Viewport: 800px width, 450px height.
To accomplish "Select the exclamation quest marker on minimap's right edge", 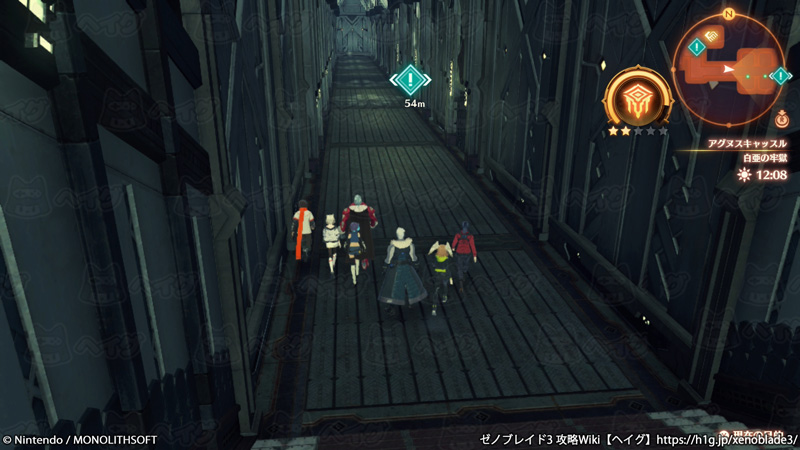I will [780, 76].
